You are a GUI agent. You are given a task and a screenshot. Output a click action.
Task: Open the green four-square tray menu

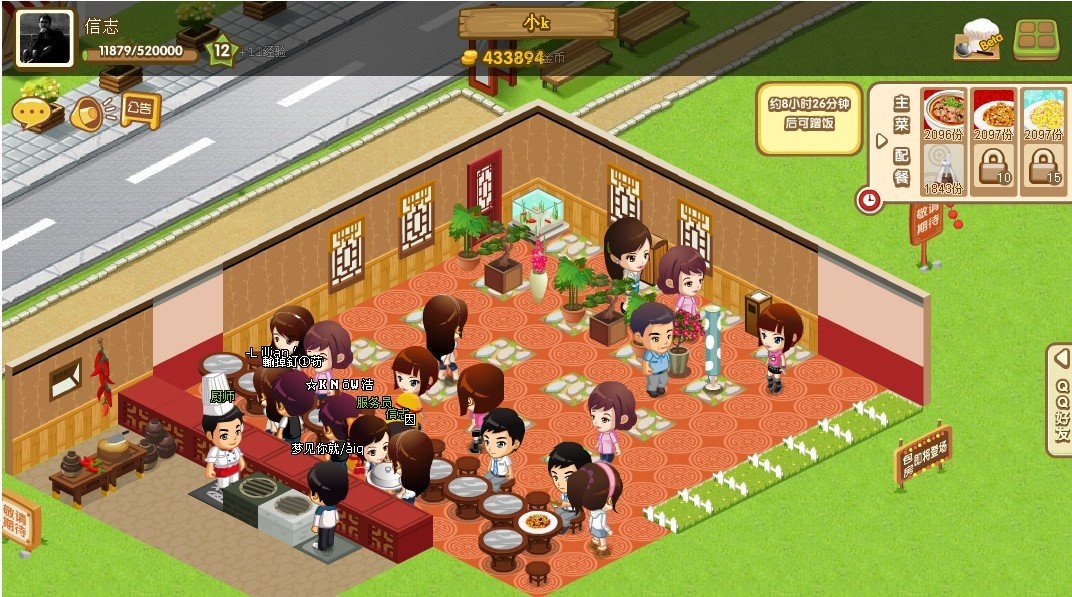tap(1036, 39)
